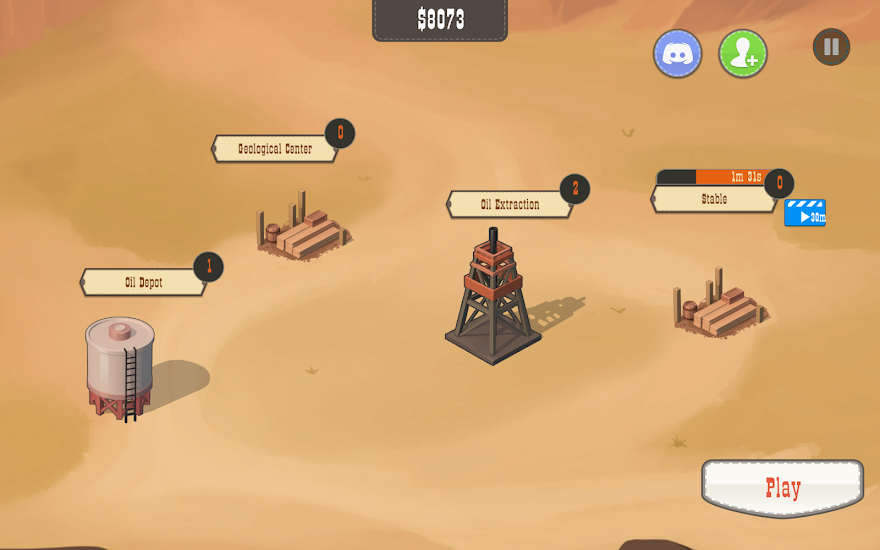The image size is (880, 550).
Task: Choose the Stable building label
Action: (714, 199)
